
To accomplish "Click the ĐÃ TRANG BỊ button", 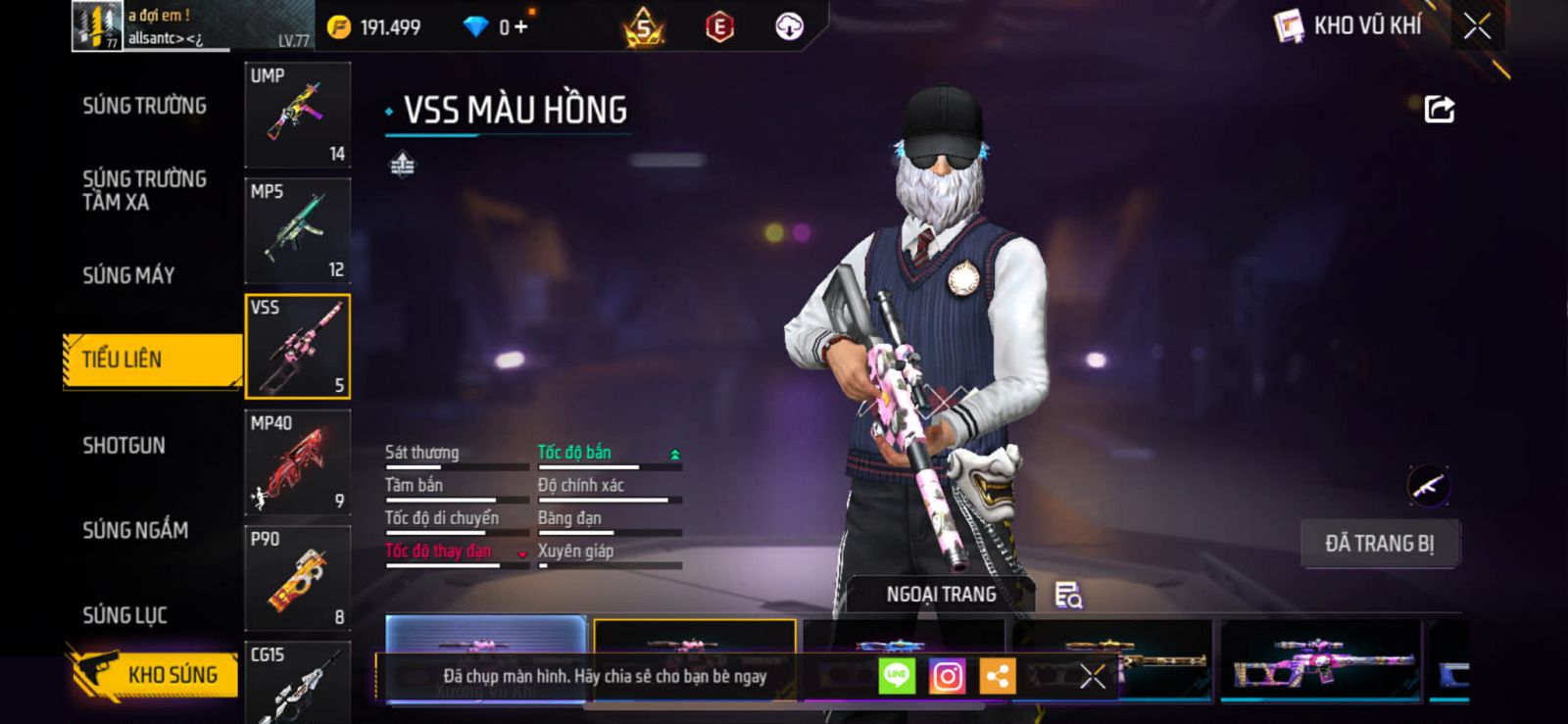I will pos(1379,544).
